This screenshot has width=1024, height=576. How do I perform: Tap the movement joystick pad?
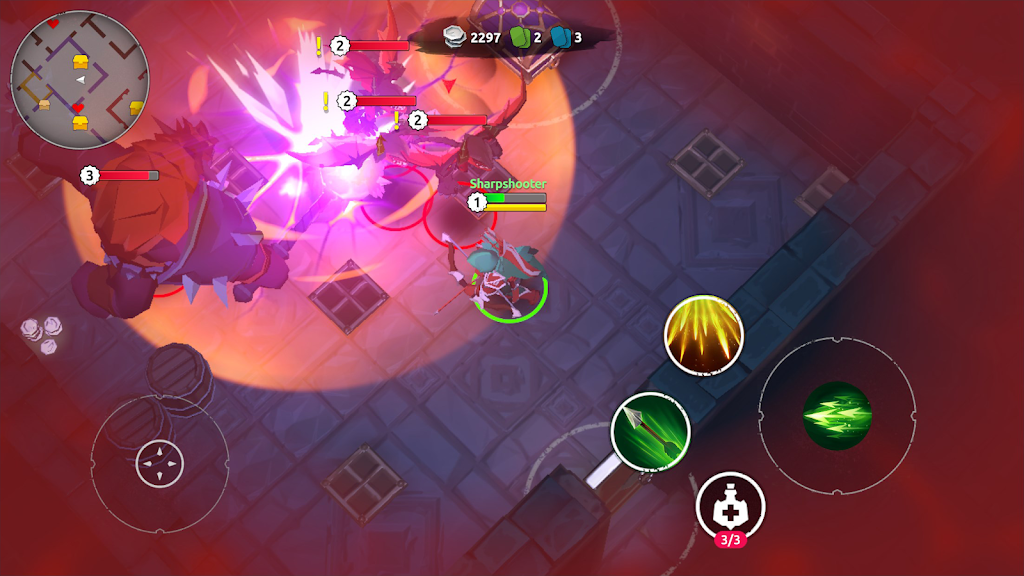click(160, 464)
